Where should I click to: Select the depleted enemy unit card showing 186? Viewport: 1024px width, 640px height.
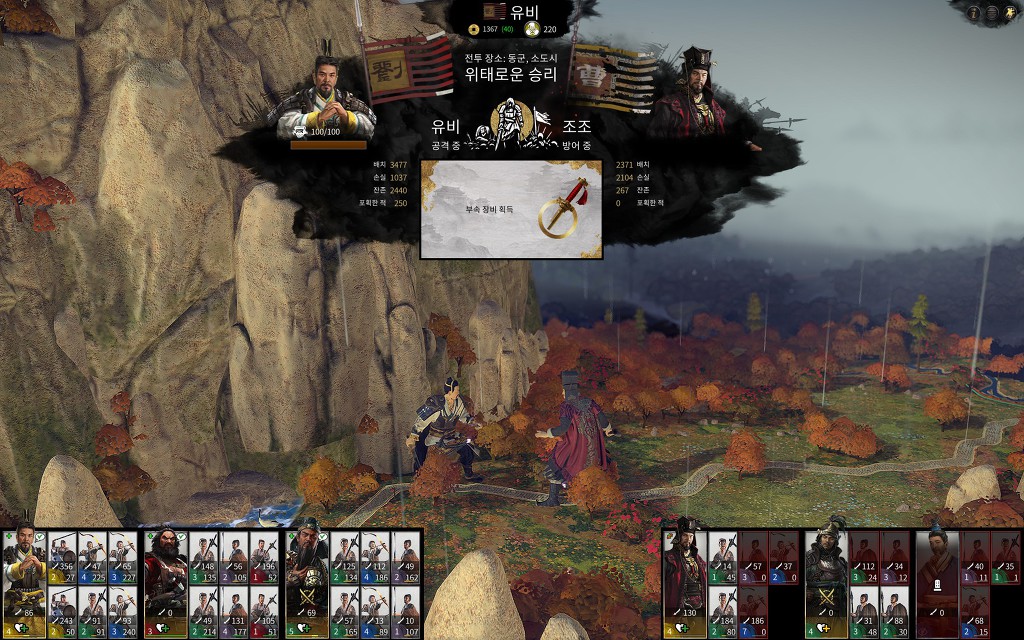753,613
